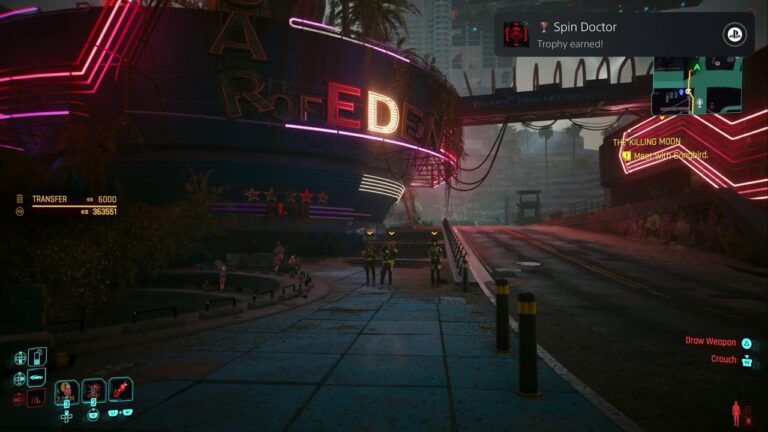The height and width of the screenshot is (432, 768).
Task: Select the grenade gadget slot
Action: 94,390
